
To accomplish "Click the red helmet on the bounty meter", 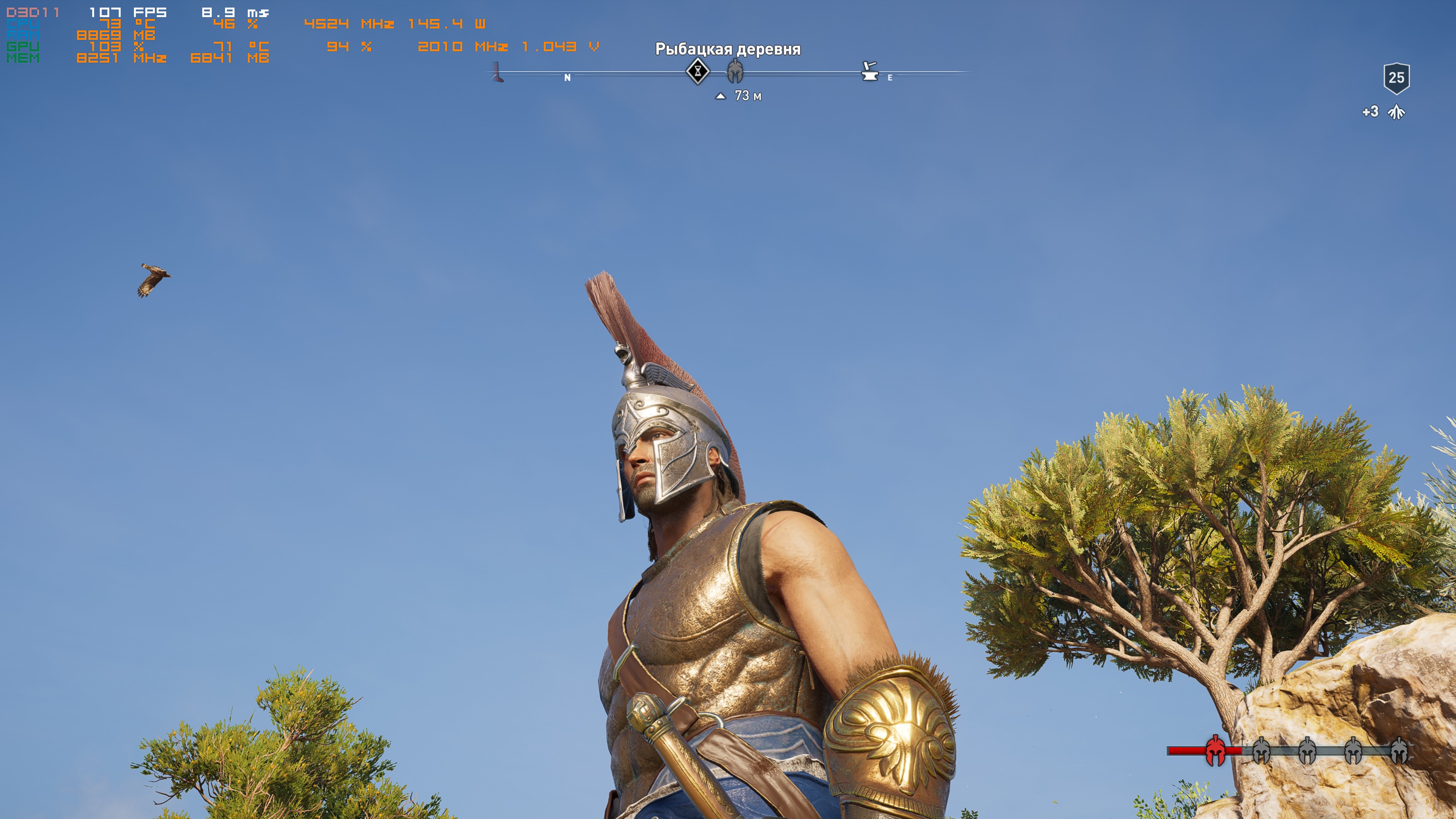I will pos(1215,751).
